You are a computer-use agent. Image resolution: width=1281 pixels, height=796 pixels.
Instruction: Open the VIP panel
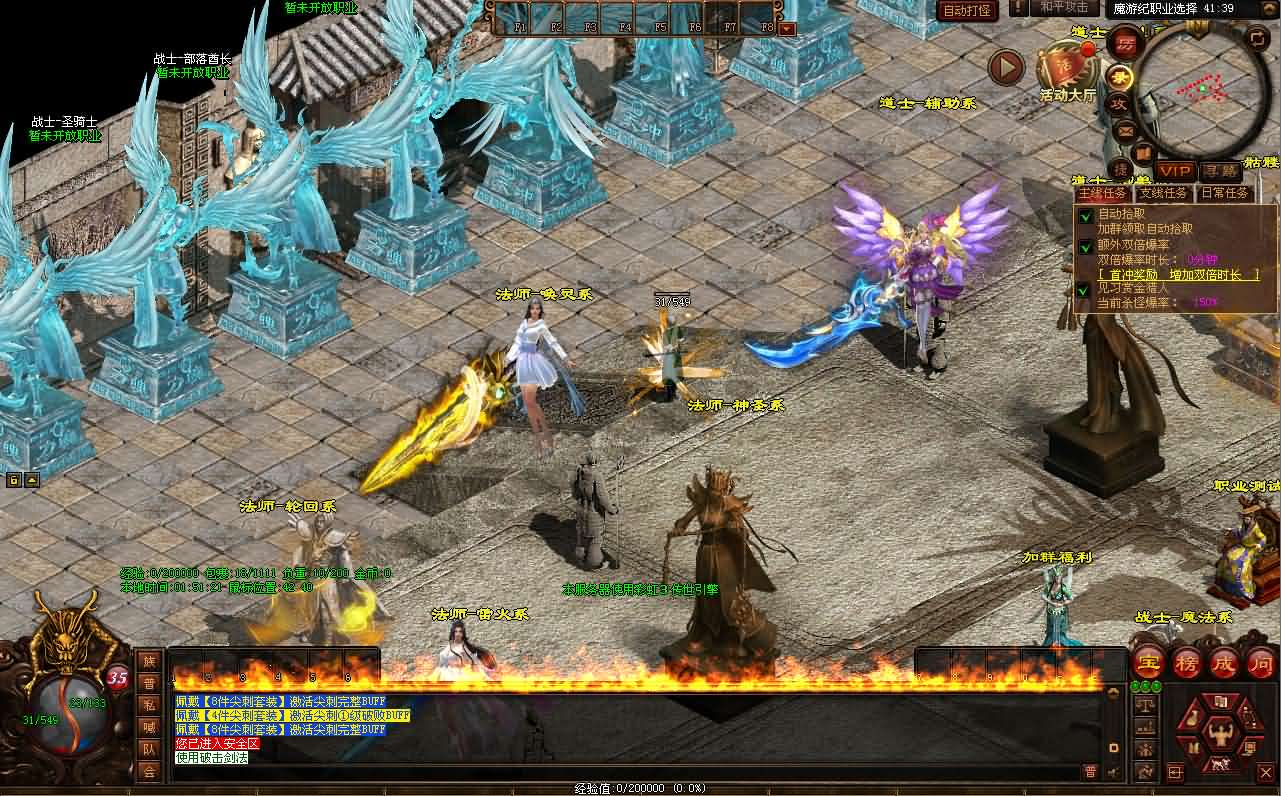point(1176,172)
